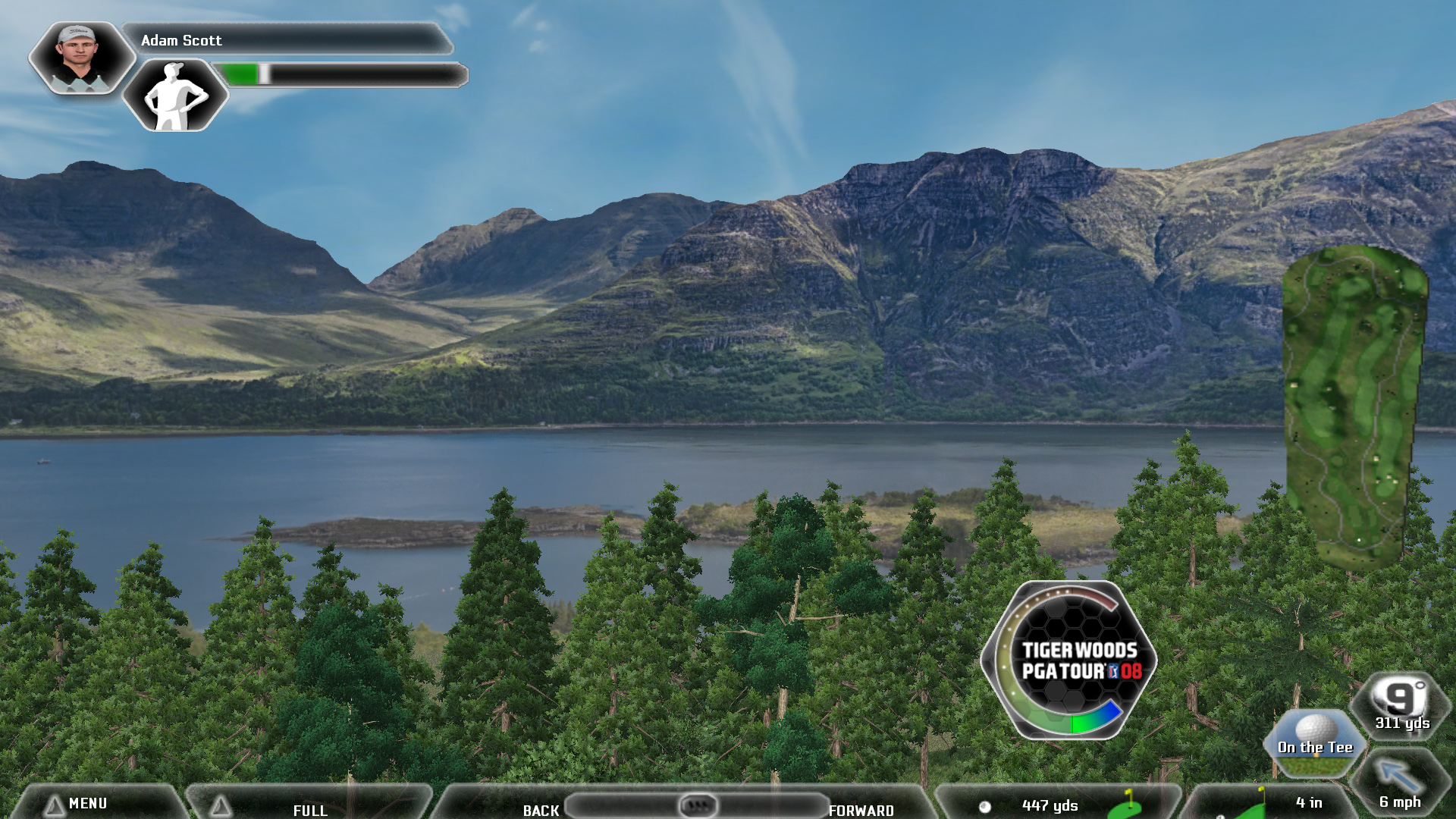This screenshot has width=1456, height=819.
Task: Click the ball position slider handle
Action: [698, 805]
